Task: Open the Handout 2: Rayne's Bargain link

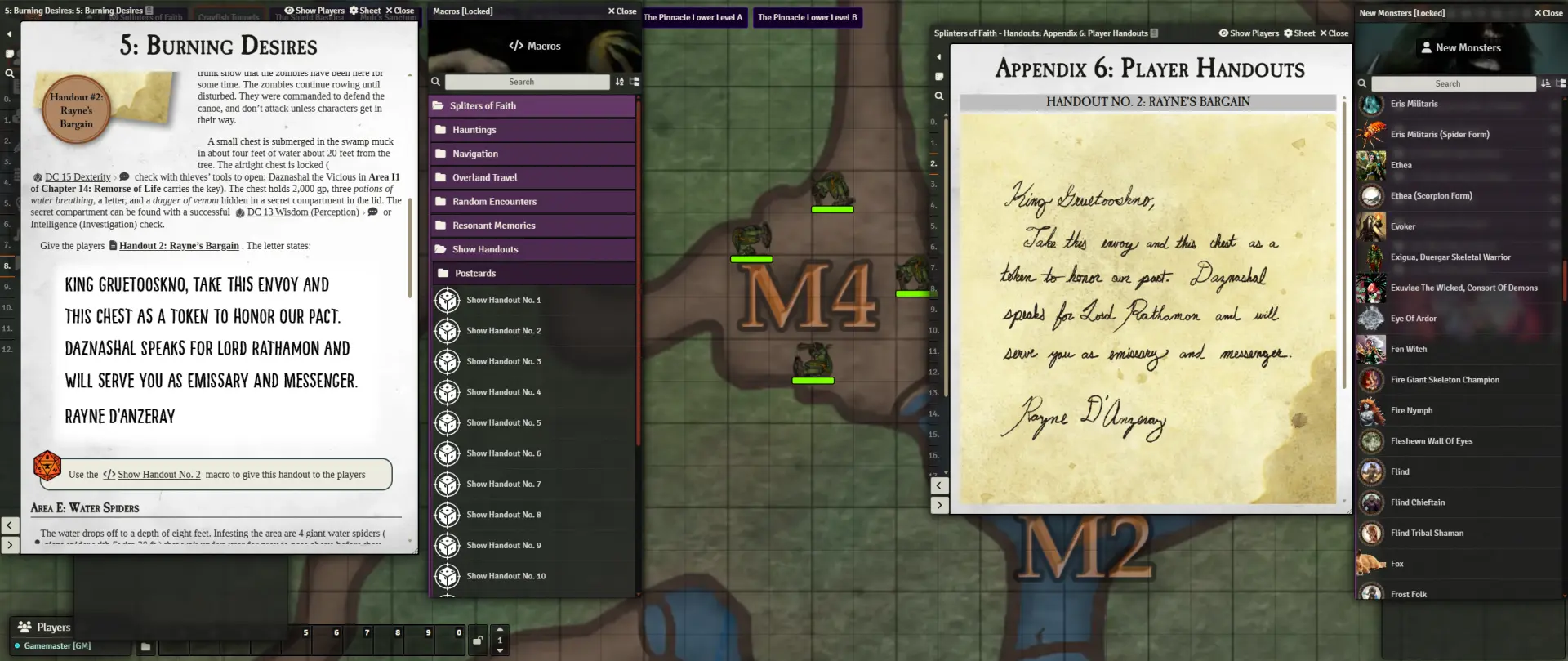Action: pos(179,246)
